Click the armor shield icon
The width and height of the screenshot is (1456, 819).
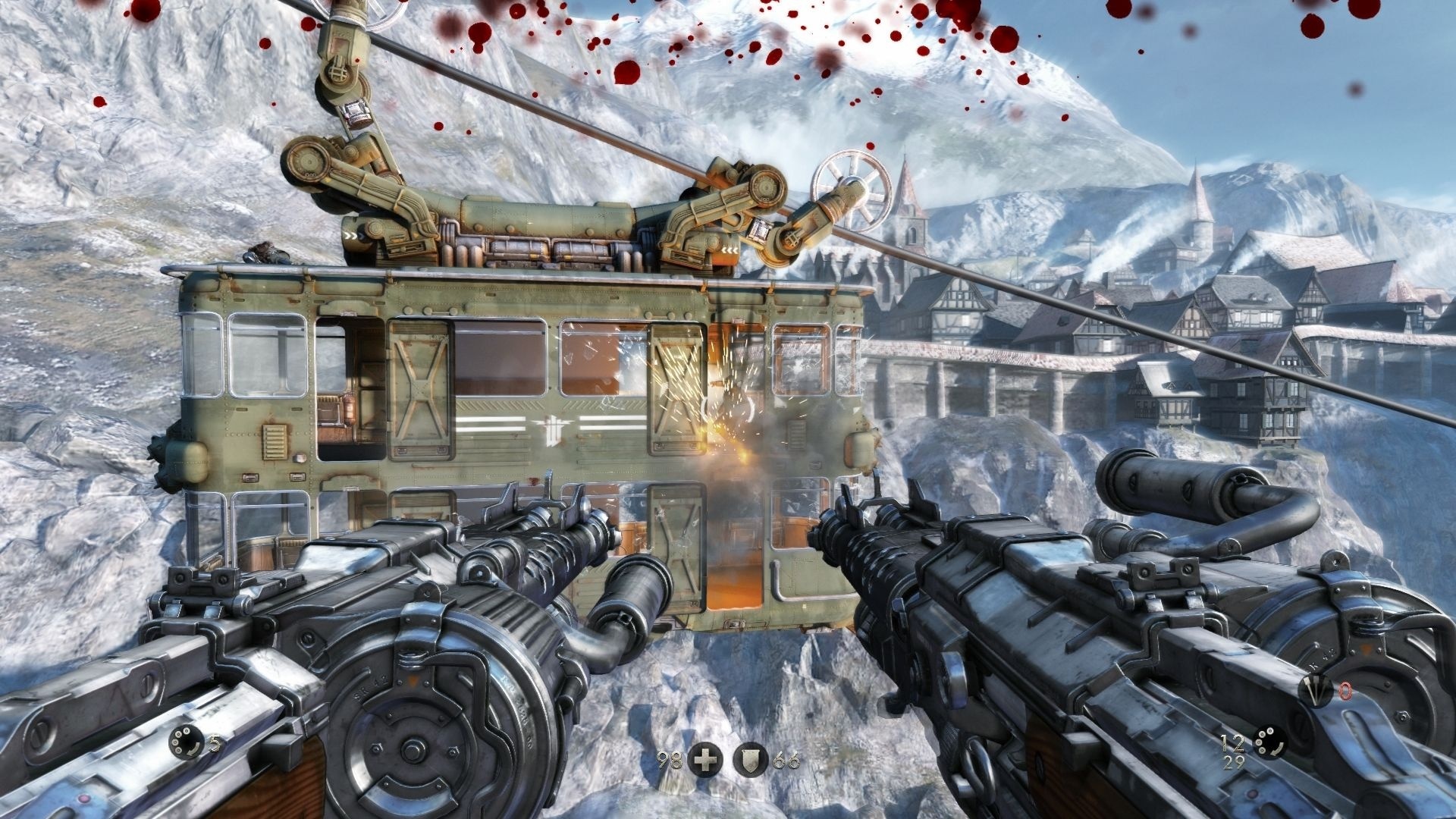click(750, 761)
